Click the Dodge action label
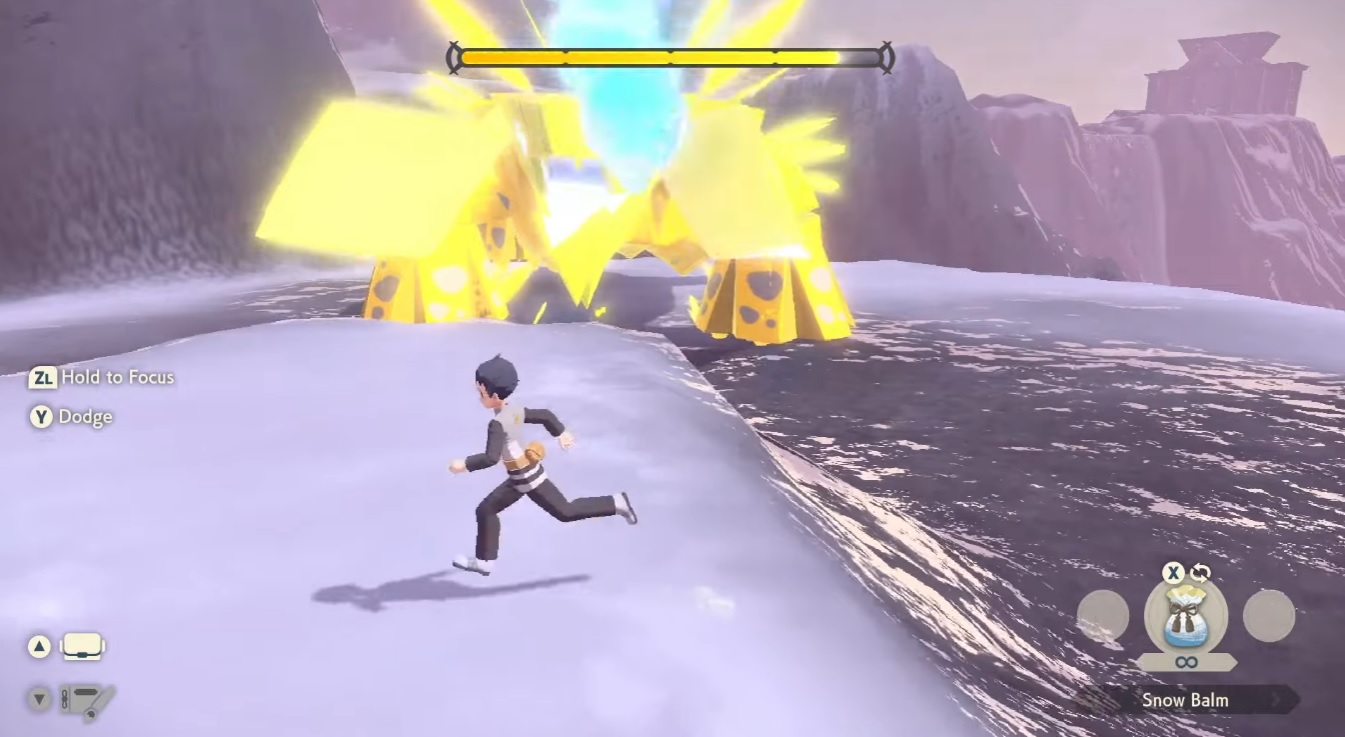The width and height of the screenshot is (1345, 737). point(85,417)
